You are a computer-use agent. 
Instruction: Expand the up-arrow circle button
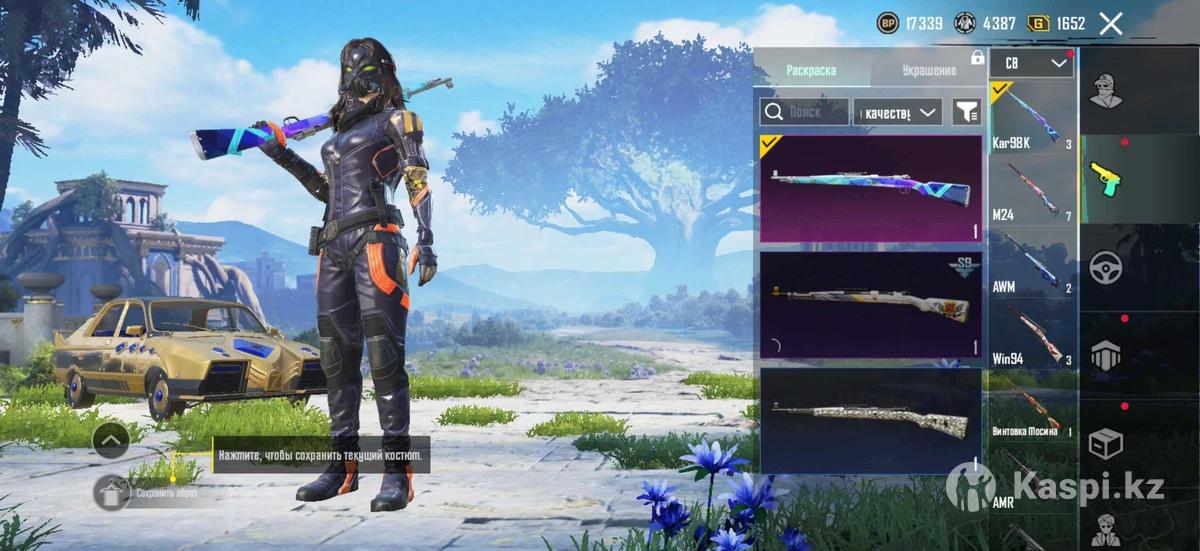click(x=110, y=438)
